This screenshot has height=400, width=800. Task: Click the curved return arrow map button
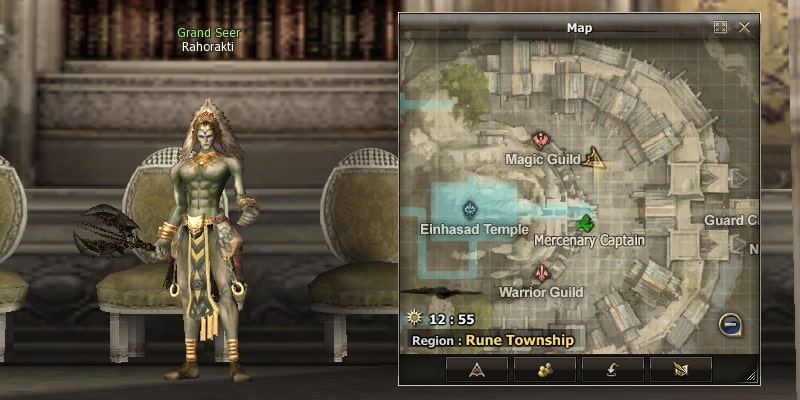tap(613, 369)
